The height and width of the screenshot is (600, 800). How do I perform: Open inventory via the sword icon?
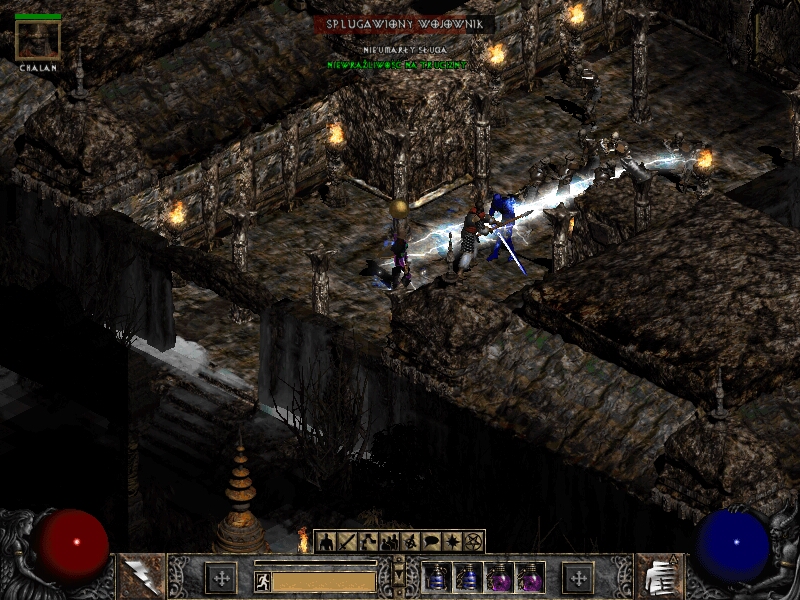coord(348,542)
